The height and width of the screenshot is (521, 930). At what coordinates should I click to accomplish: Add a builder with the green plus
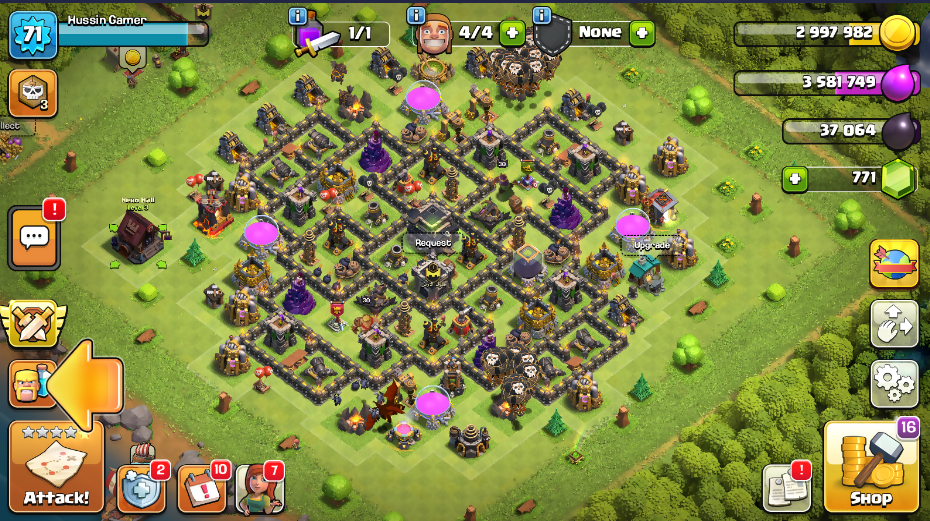512,33
